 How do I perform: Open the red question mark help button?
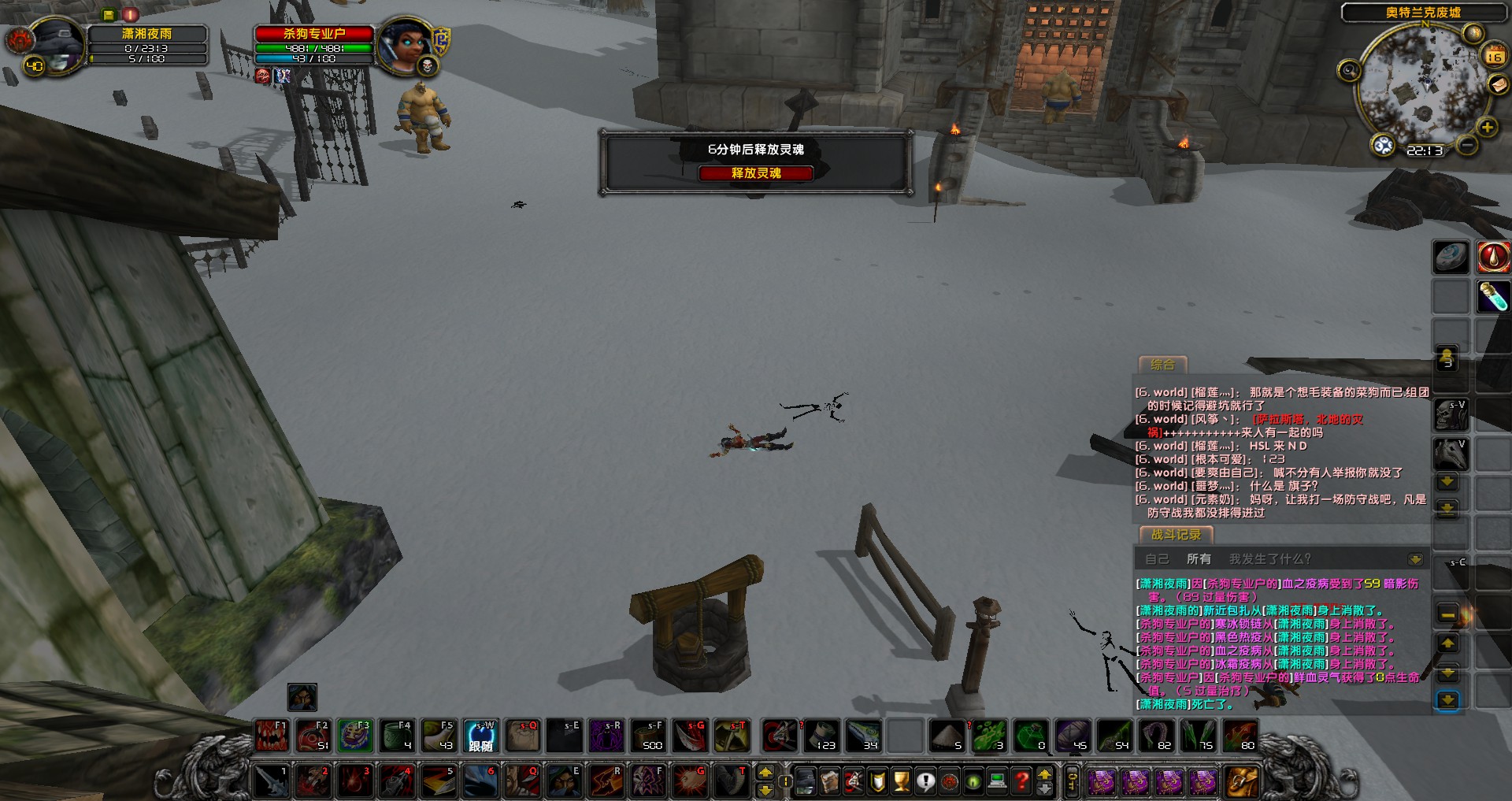[1021, 781]
